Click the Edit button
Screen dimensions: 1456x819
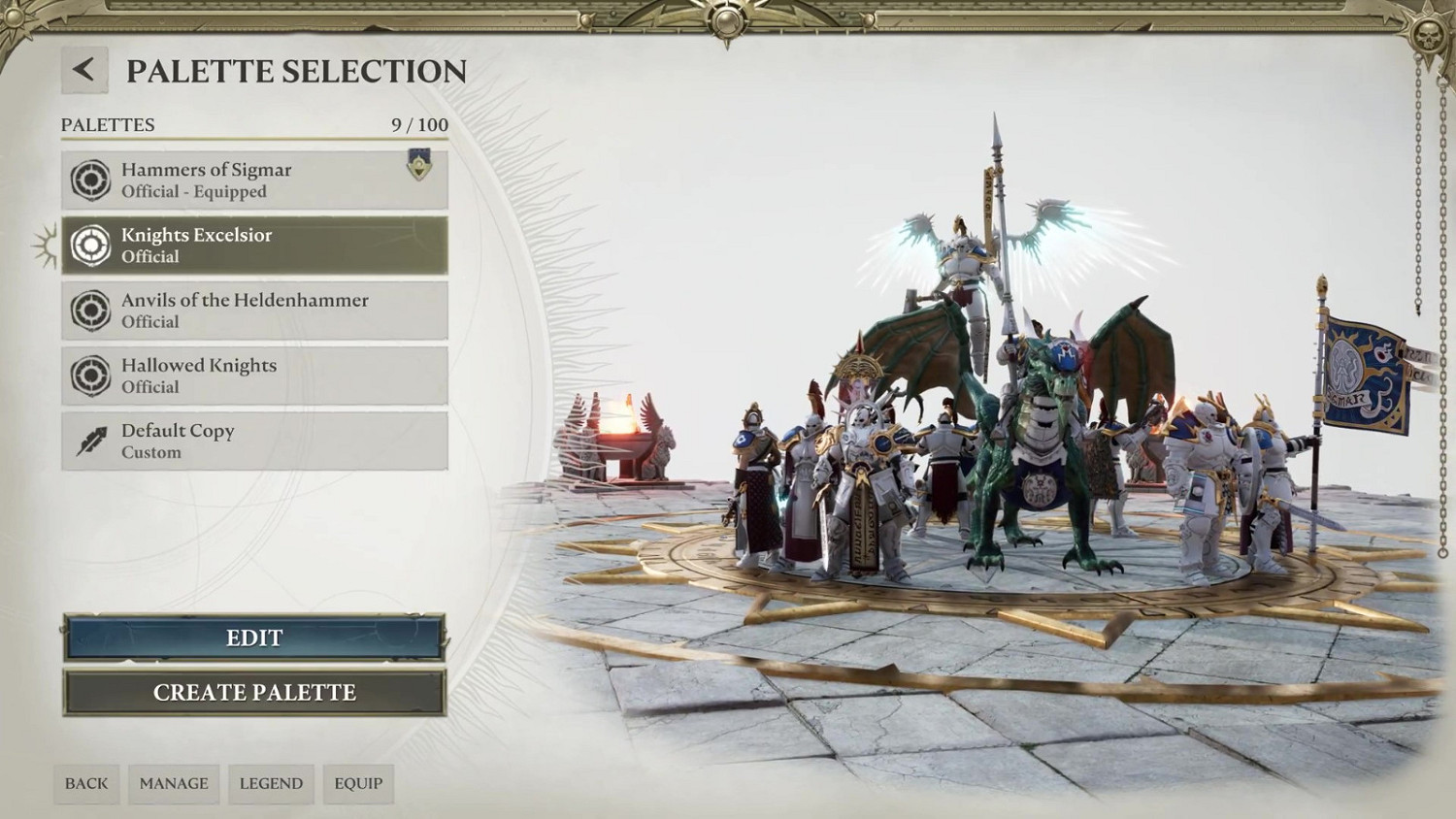tap(254, 638)
